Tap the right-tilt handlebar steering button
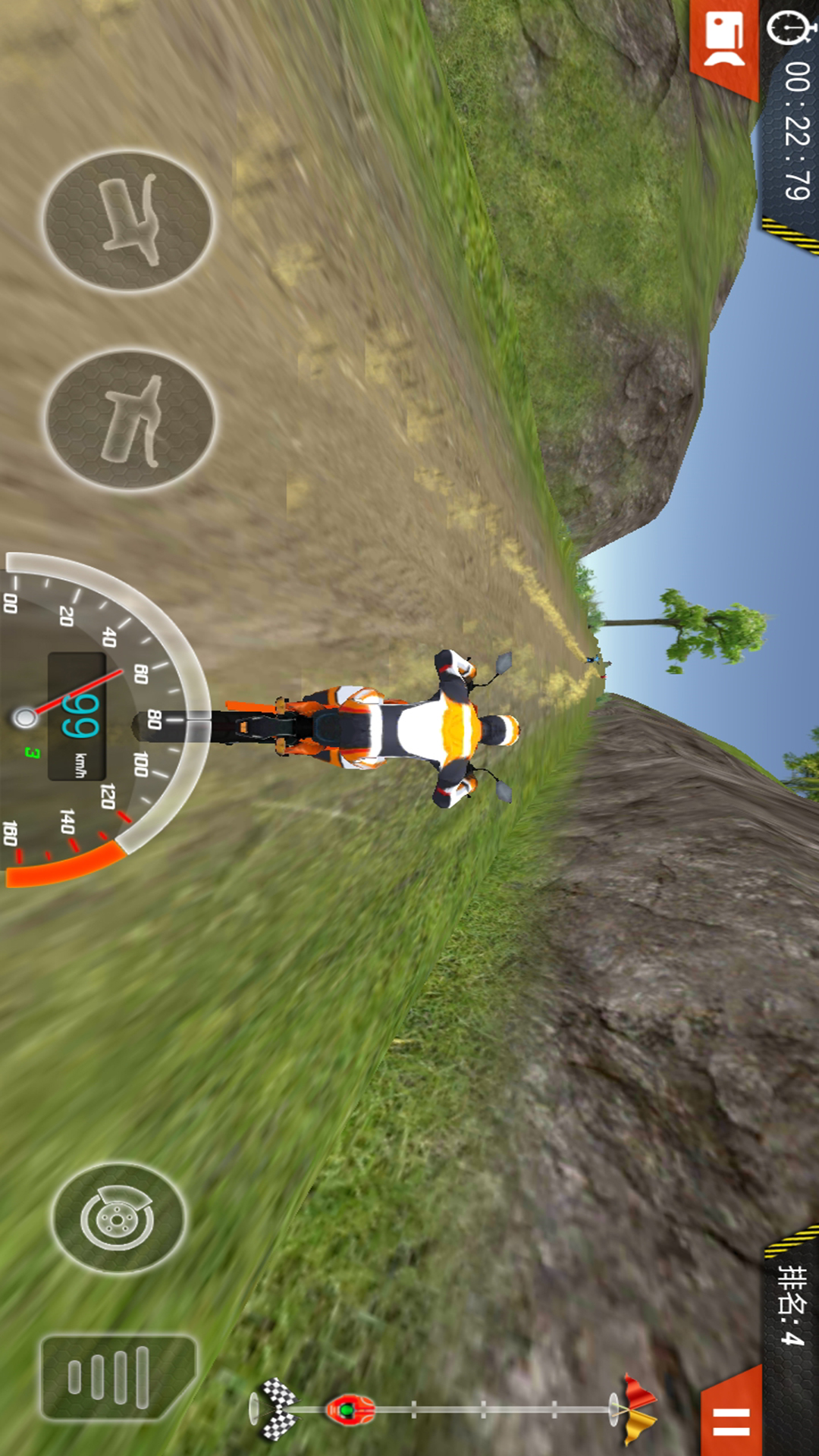819x1456 pixels. (130, 420)
